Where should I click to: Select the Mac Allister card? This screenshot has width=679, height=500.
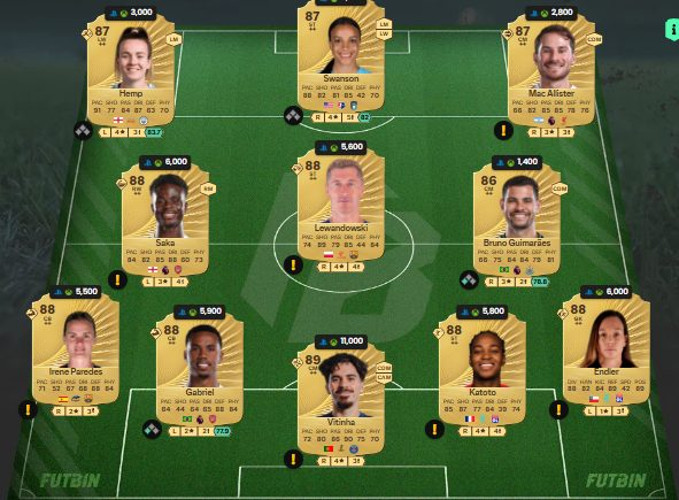(x=551, y=72)
